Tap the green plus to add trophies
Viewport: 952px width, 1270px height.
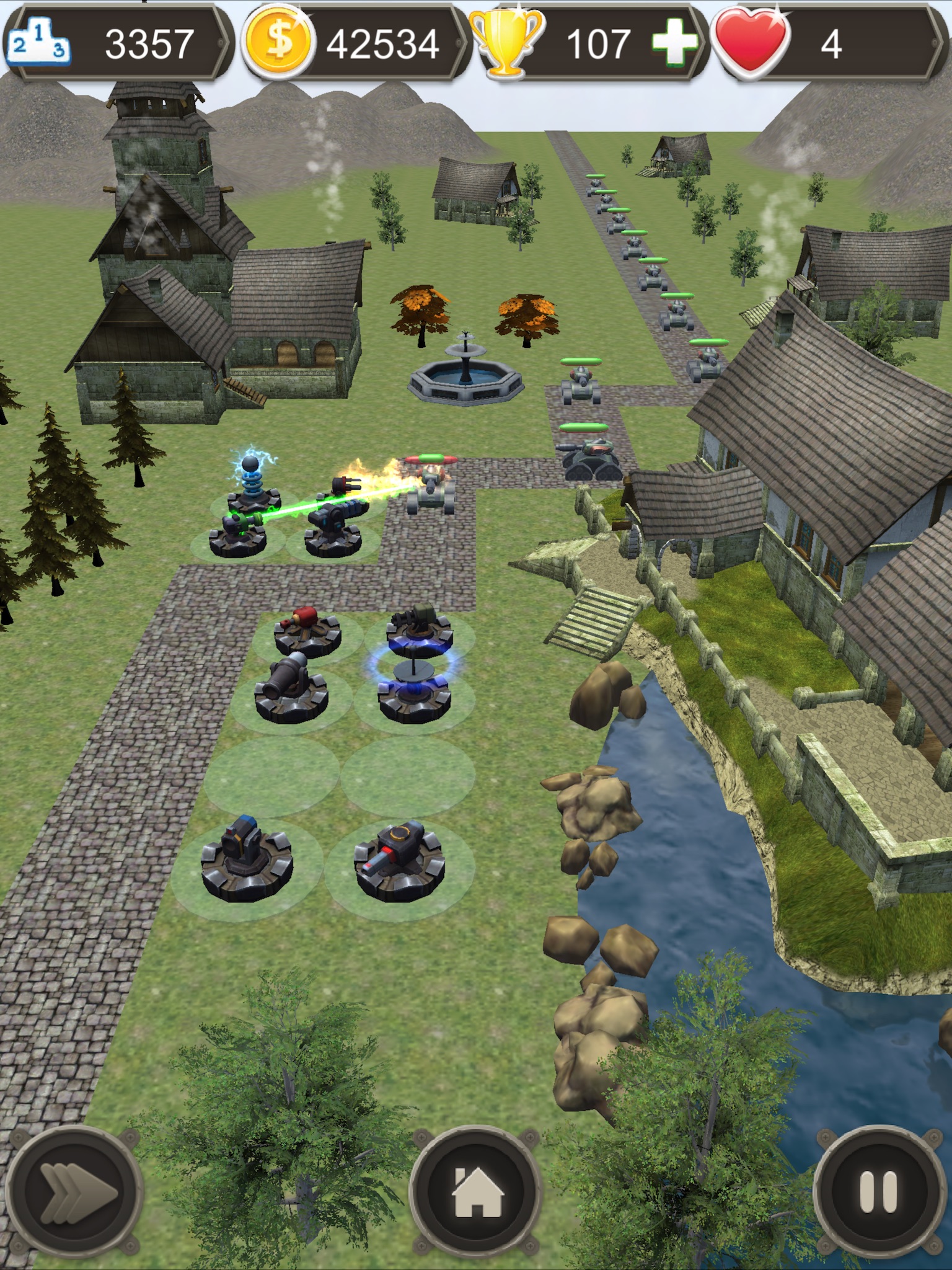pyautogui.click(x=673, y=42)
